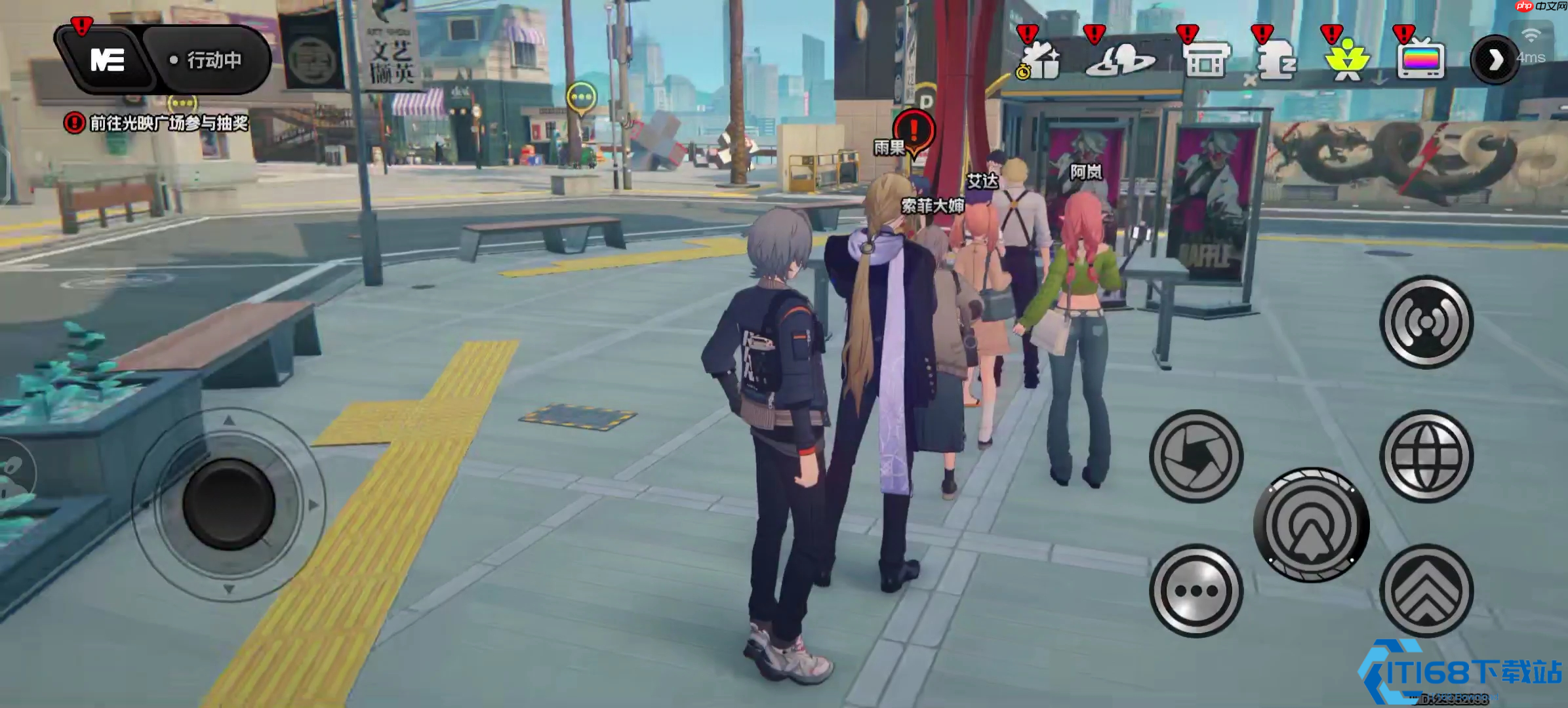
Task: Open the shop storefront icon
Action: pos(1205,60)
